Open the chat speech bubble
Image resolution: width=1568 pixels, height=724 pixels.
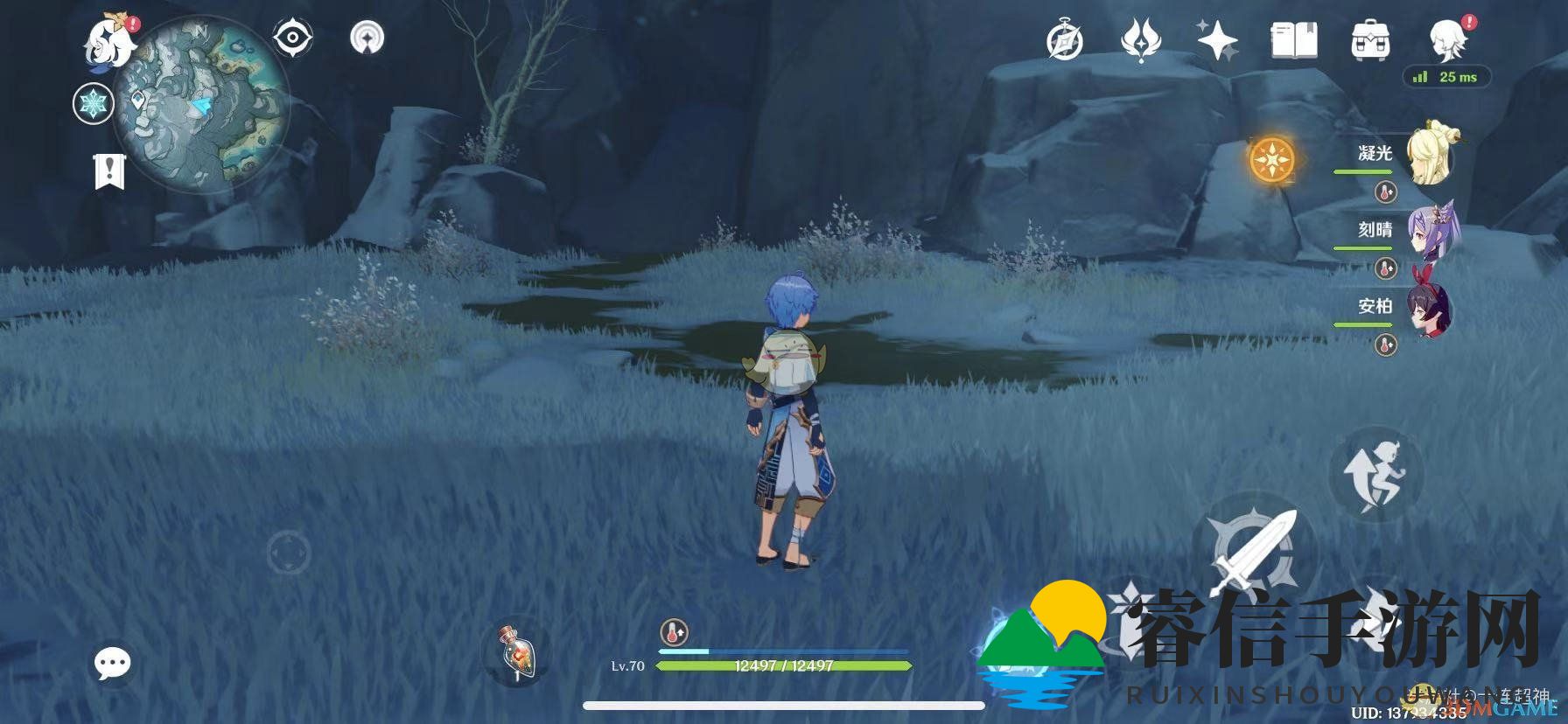coord(113,664)
